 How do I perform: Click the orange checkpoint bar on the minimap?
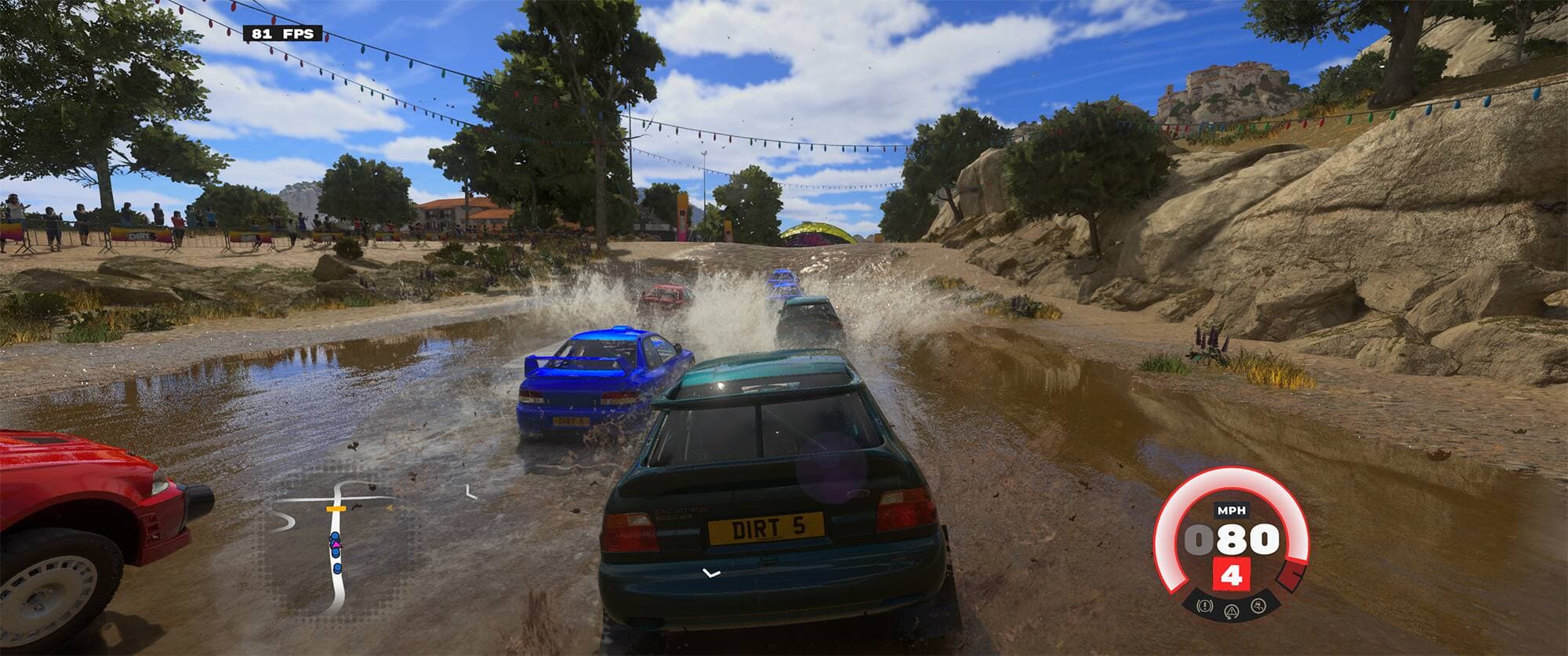pos(336,509)
